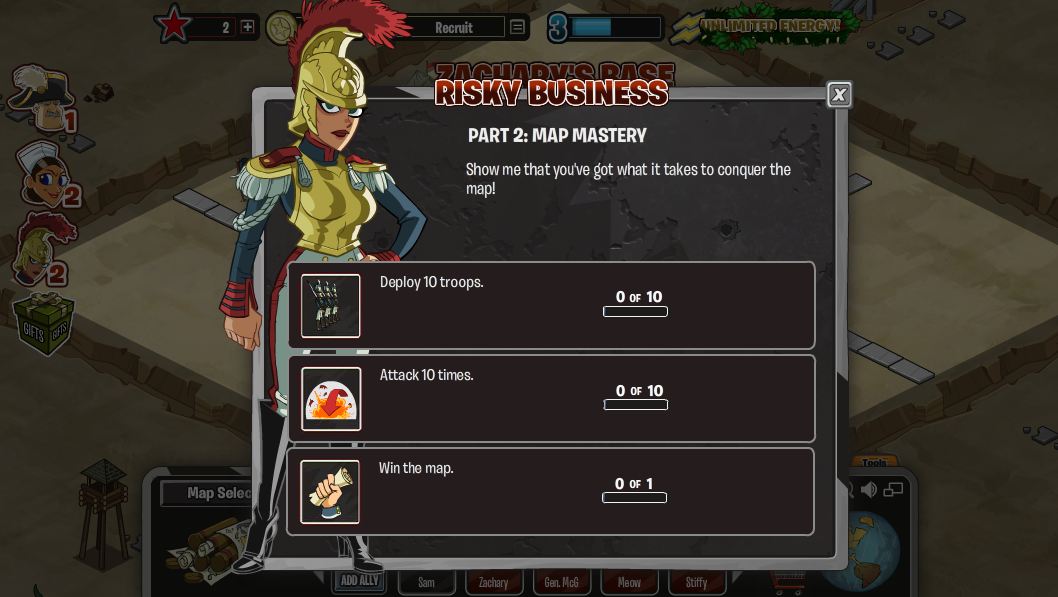
Task: Open the green Gifts box
Action: pos(43,325)
